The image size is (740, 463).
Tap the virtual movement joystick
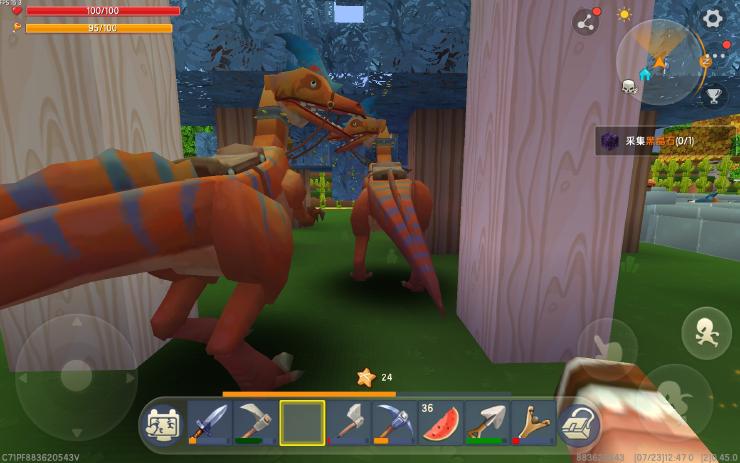[76, 376]
